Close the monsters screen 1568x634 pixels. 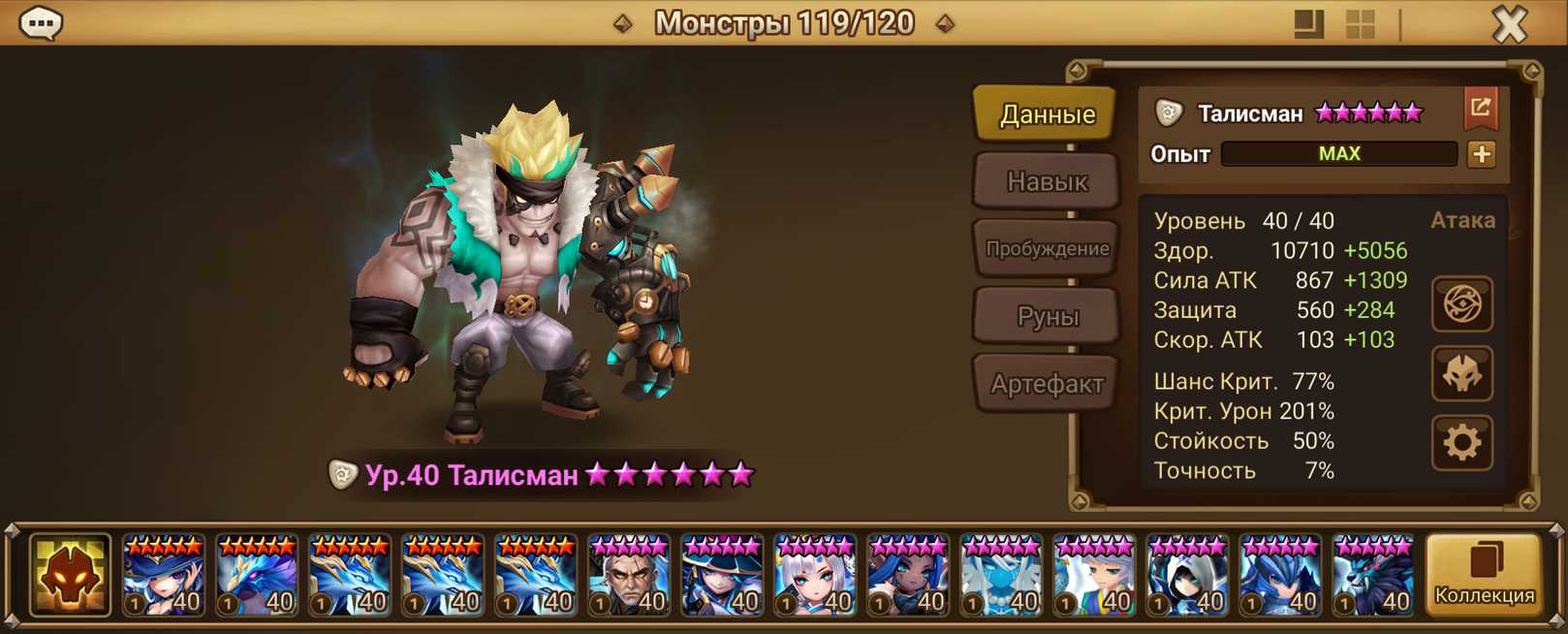point(1509,24)
